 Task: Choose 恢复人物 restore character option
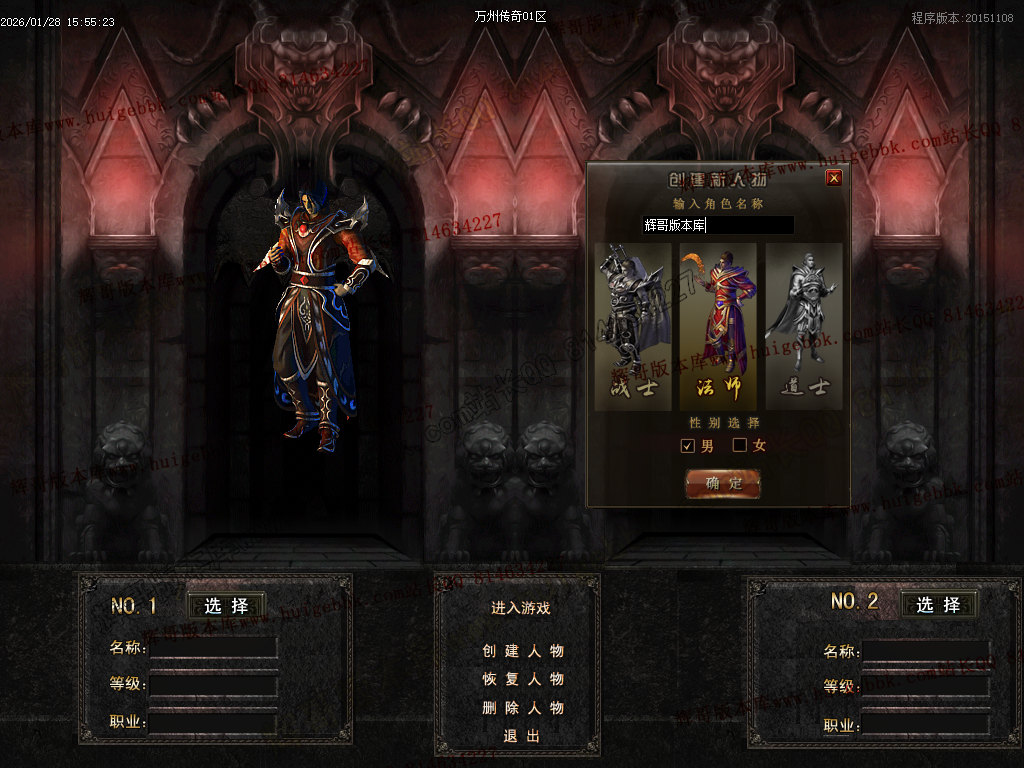click(522, 679)
